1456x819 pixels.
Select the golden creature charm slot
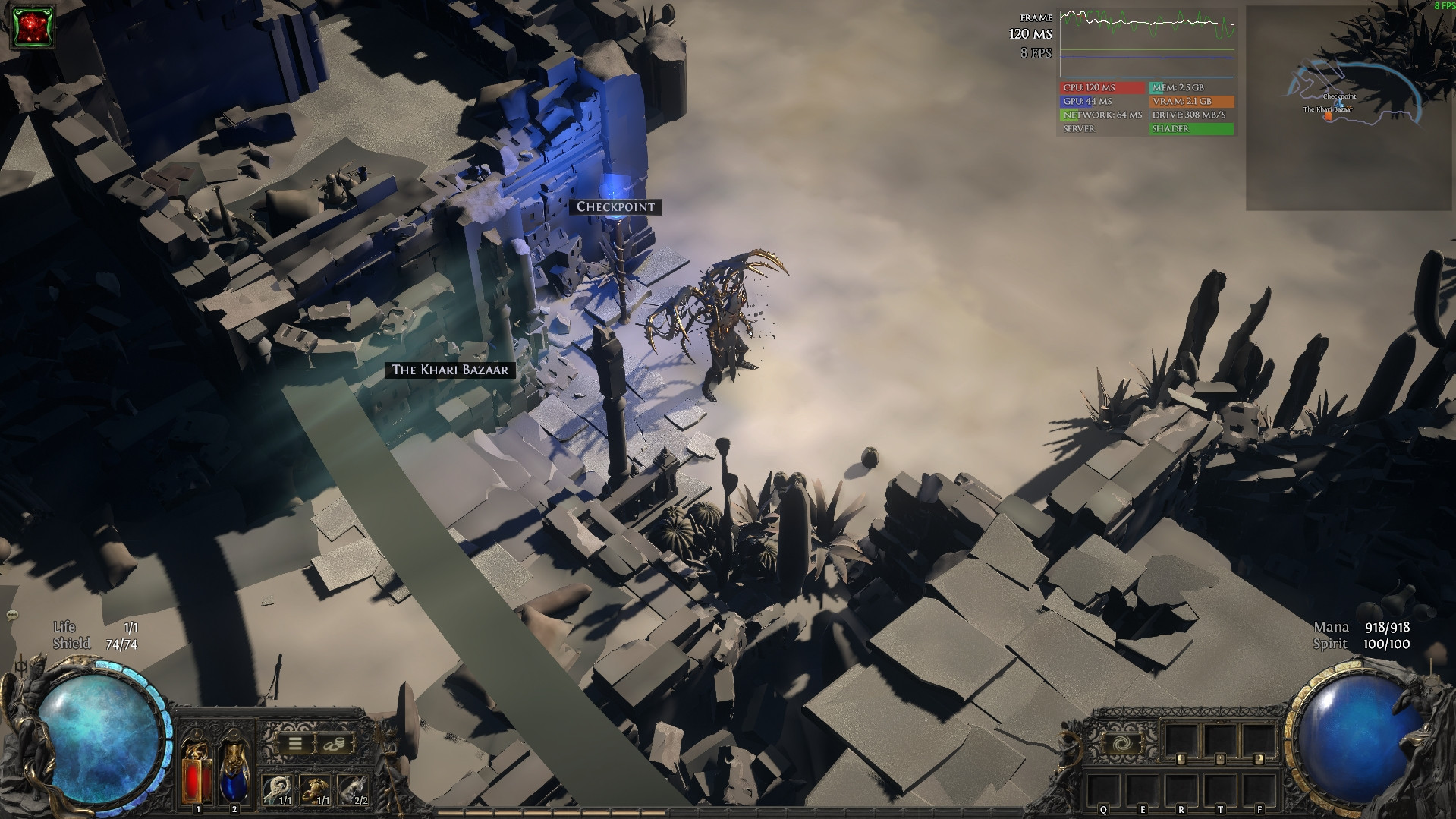313,790
